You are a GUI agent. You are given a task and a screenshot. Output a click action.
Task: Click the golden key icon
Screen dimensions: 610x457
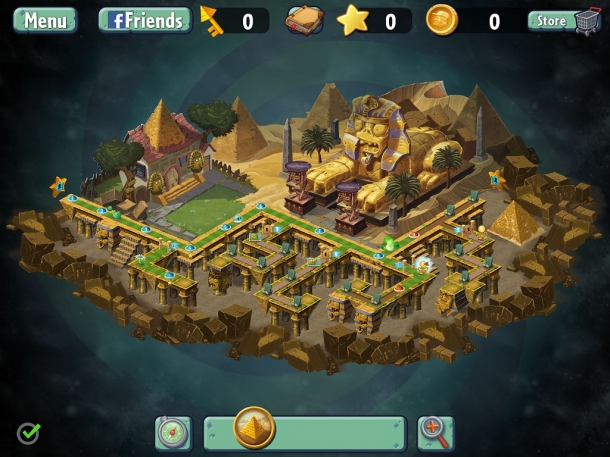[213, 19]
